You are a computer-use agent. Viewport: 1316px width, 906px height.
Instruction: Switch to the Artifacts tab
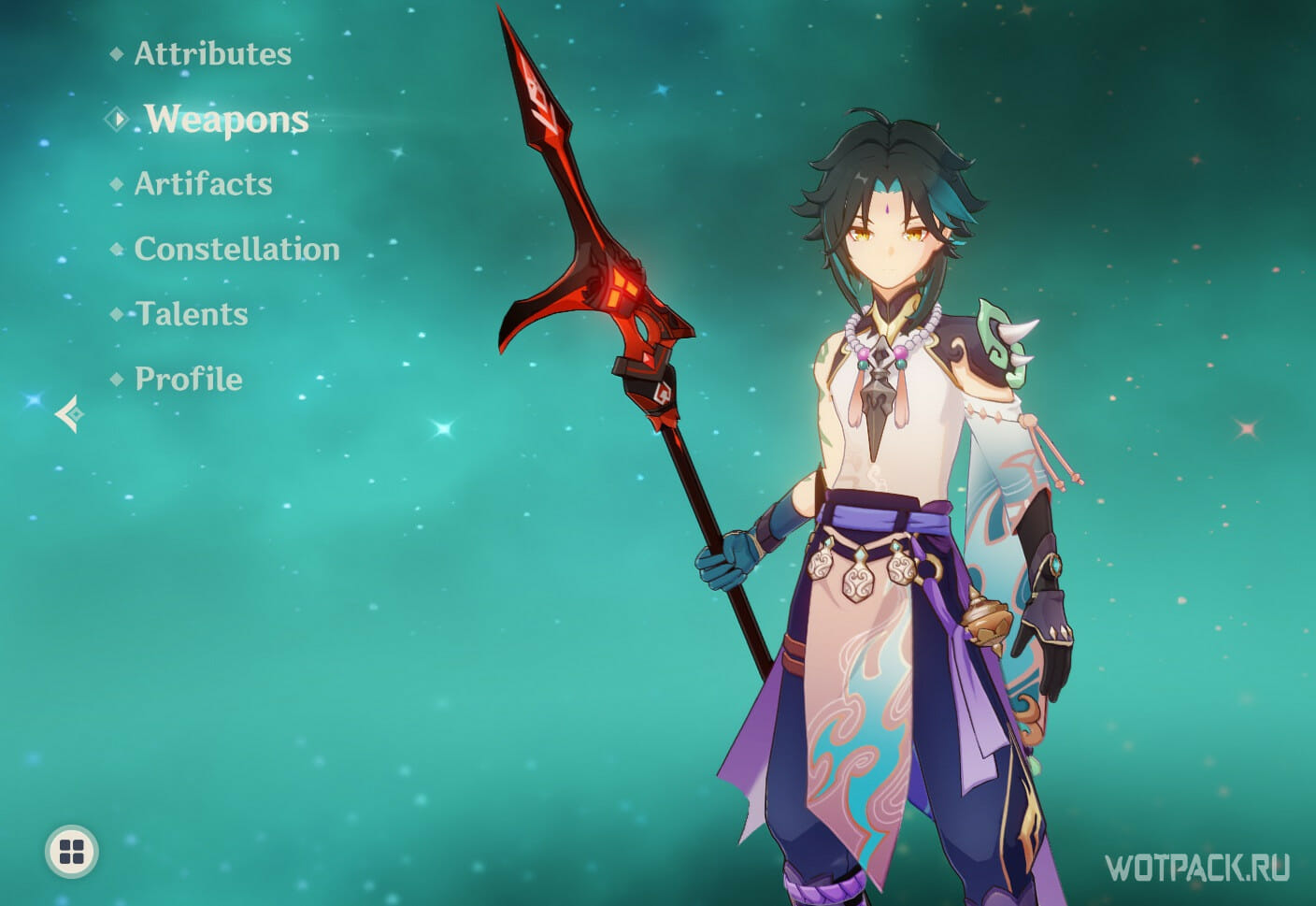click(x=203, y=183)
